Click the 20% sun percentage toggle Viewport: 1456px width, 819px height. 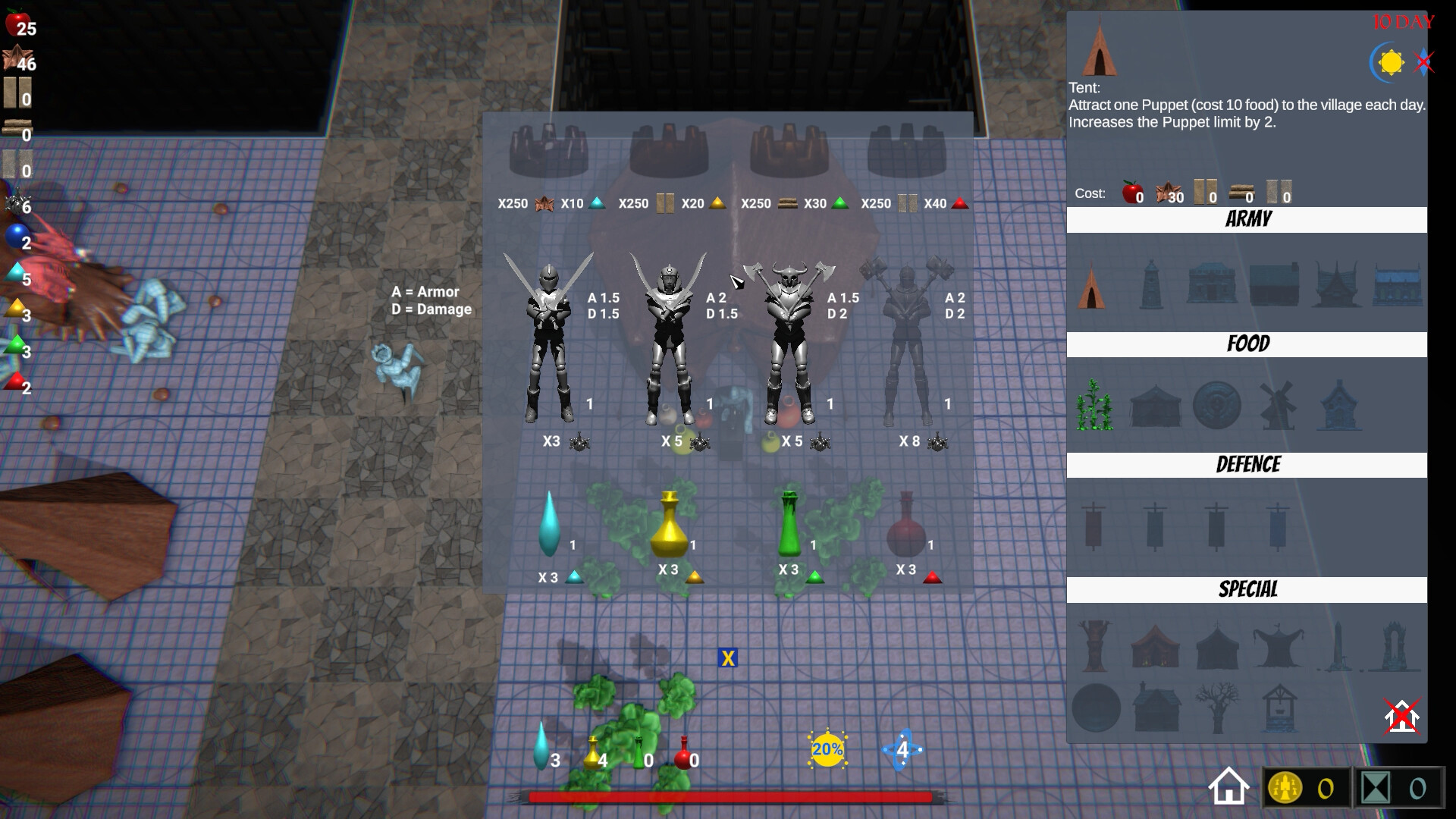pos(826,749)
